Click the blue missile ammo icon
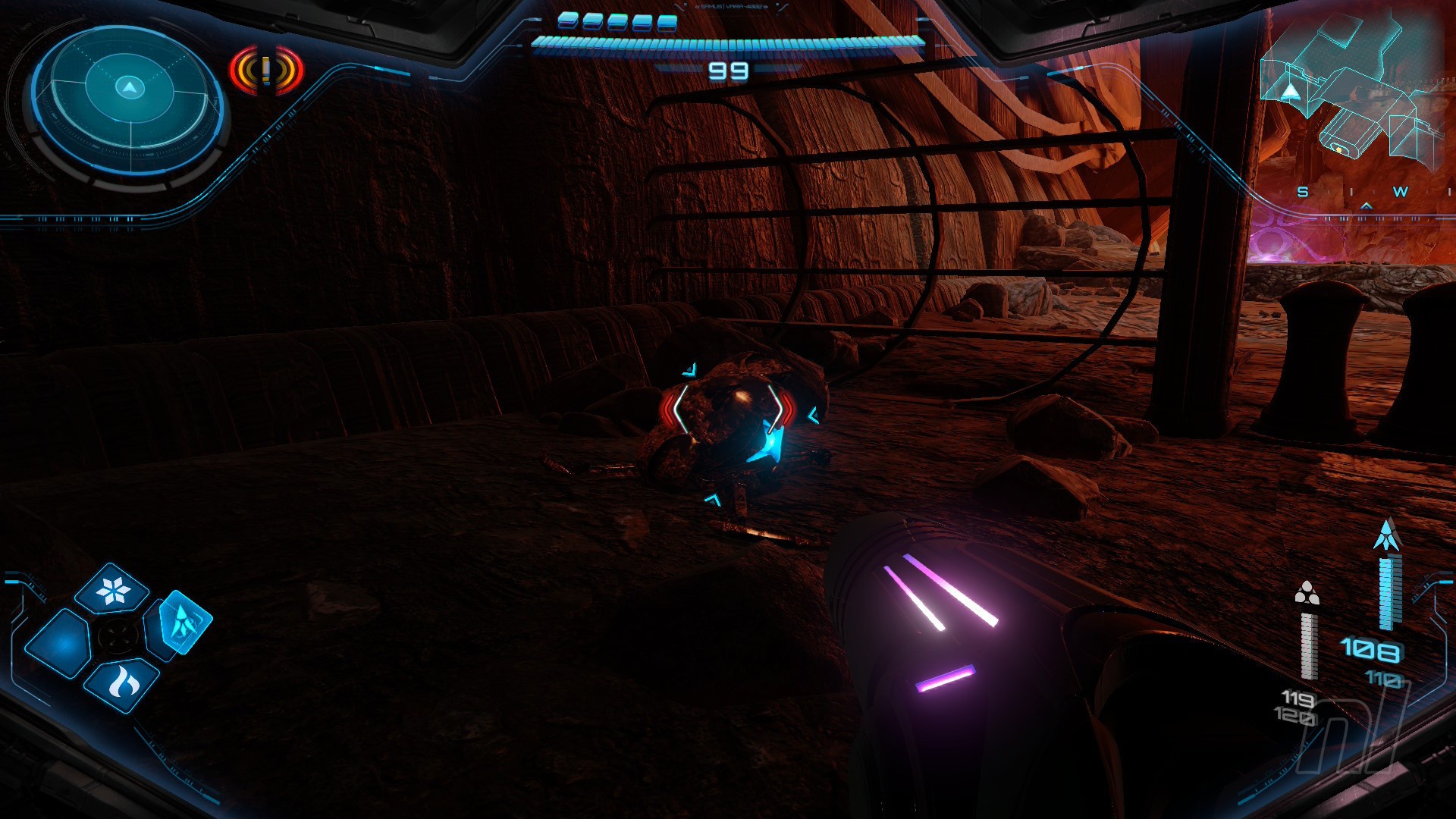1456x819 pixels. tap(1387, 535)
